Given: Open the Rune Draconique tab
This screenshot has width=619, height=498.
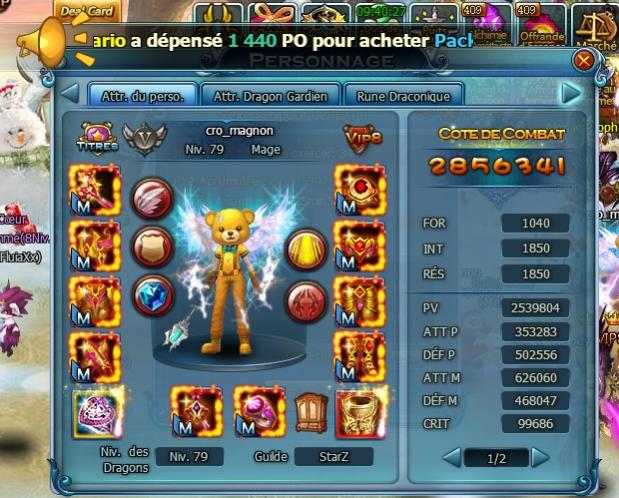Looking at the screenshot, I should point(403,96).
